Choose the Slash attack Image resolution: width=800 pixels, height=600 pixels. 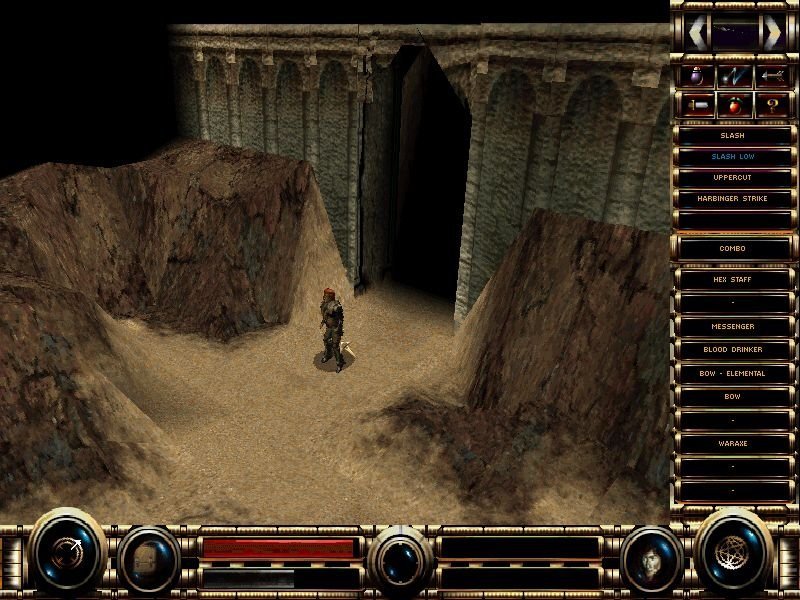(733, 136)
